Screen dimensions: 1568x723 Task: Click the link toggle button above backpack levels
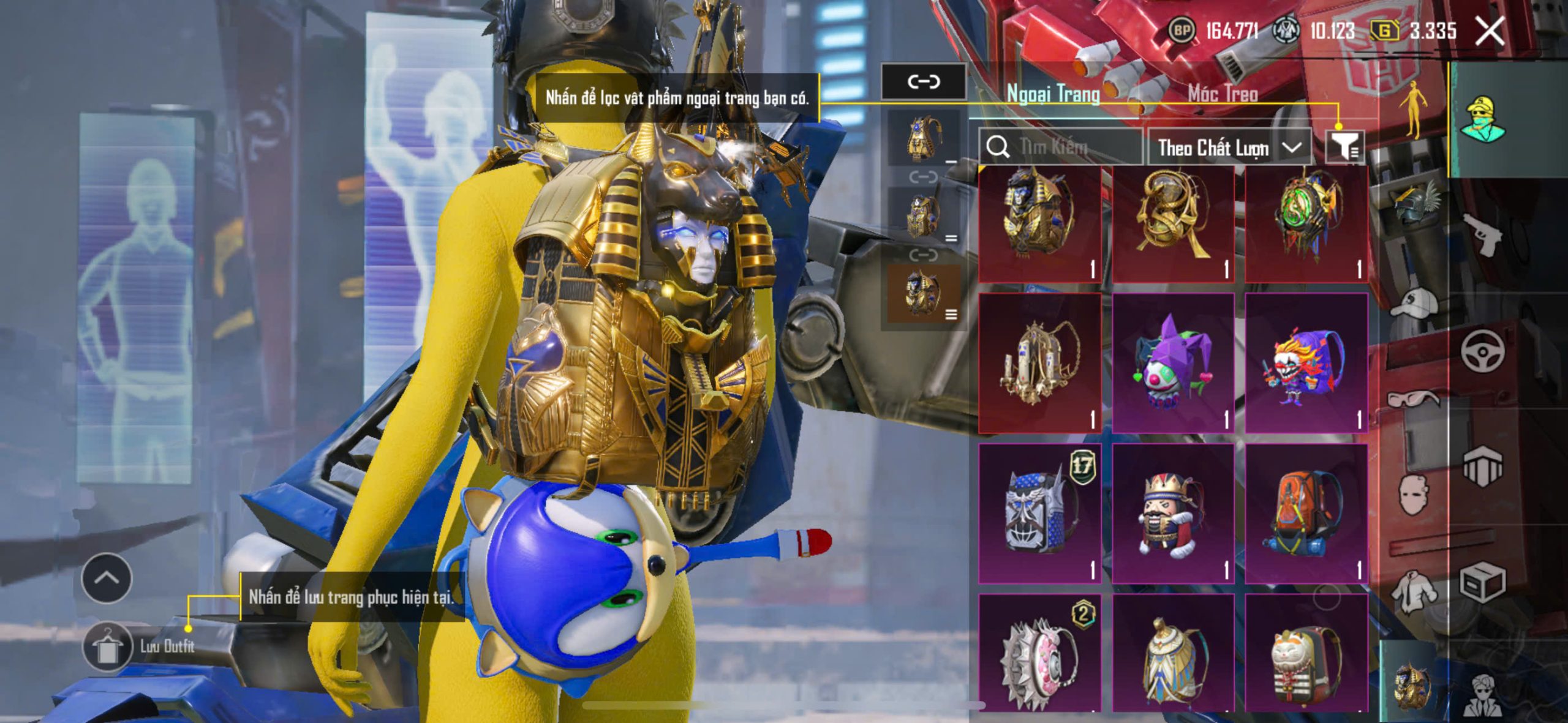923,81
